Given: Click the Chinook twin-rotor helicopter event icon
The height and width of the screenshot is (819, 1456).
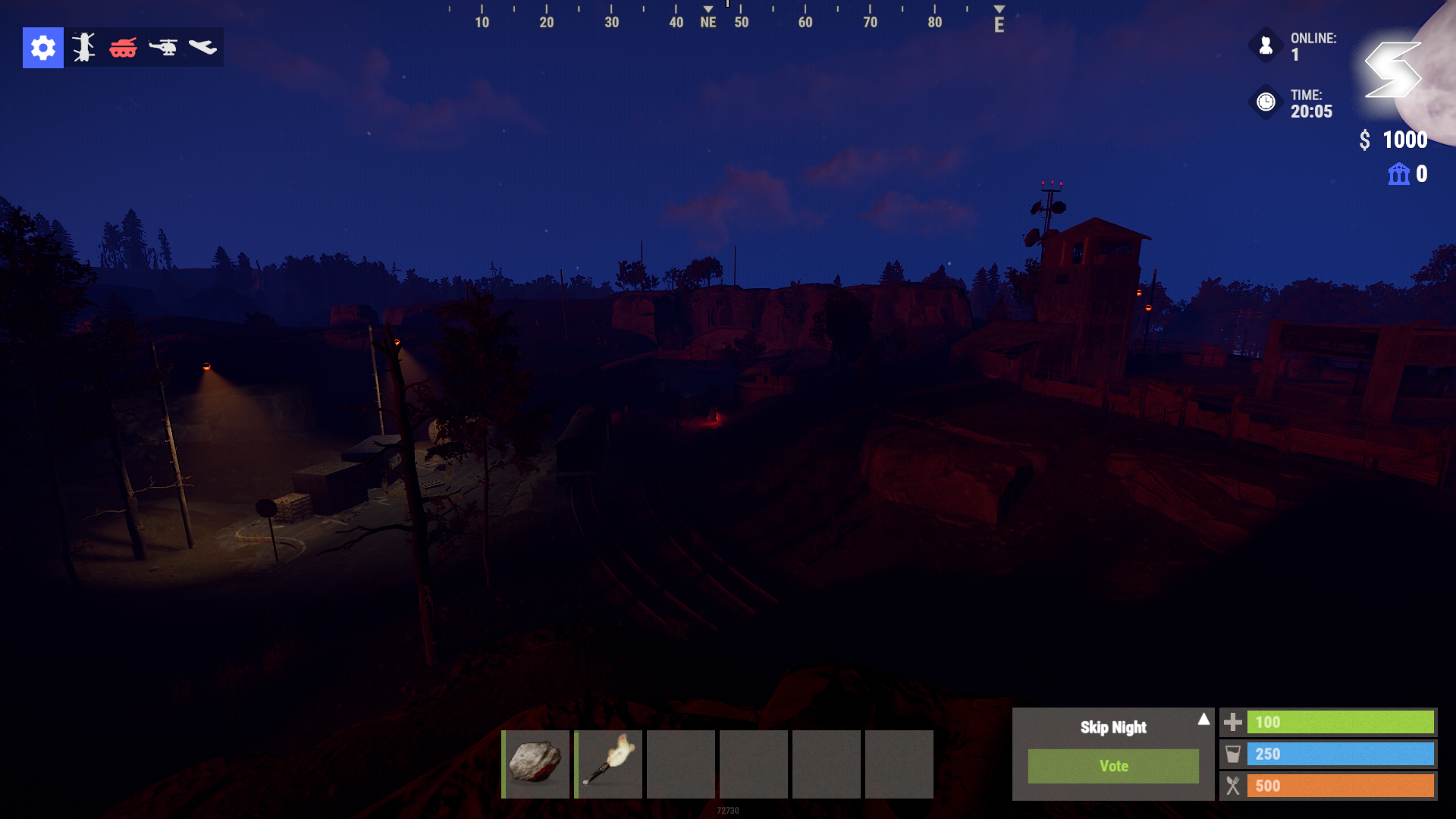Looking at the screenshot, I should click(83, 48).
